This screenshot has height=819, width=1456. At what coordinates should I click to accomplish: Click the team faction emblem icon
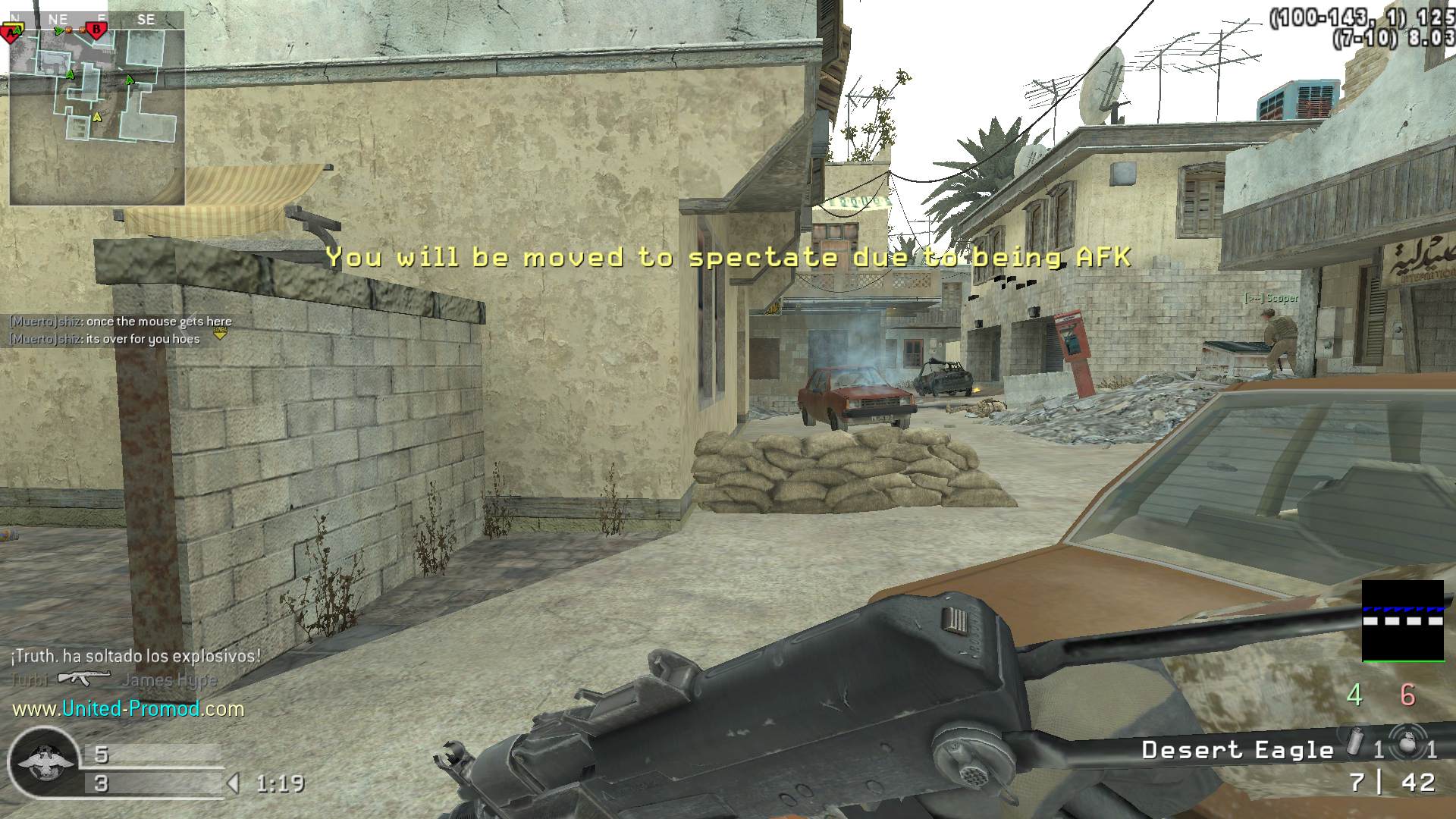[43, 762]
